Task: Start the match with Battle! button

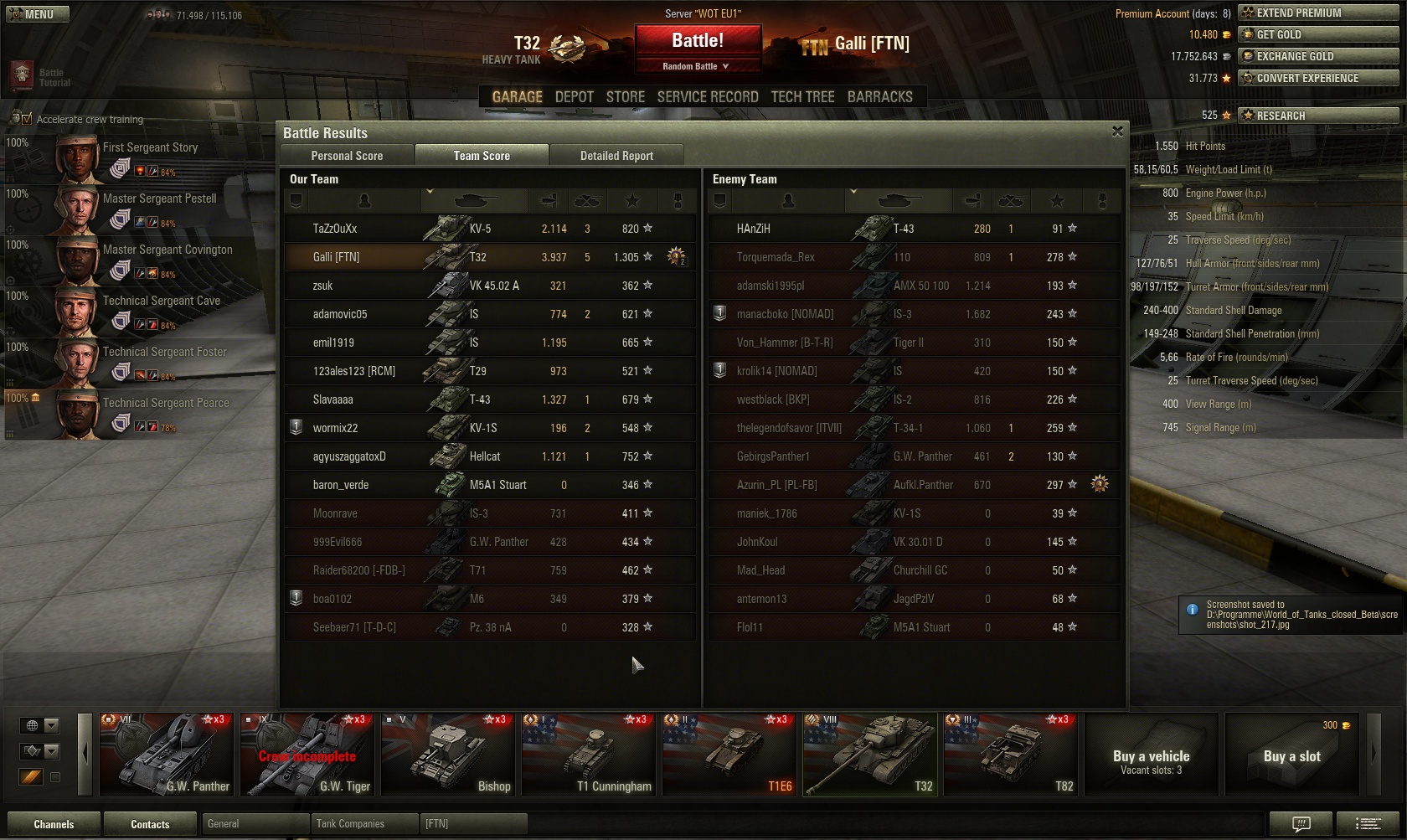Action: pos(698,41)
